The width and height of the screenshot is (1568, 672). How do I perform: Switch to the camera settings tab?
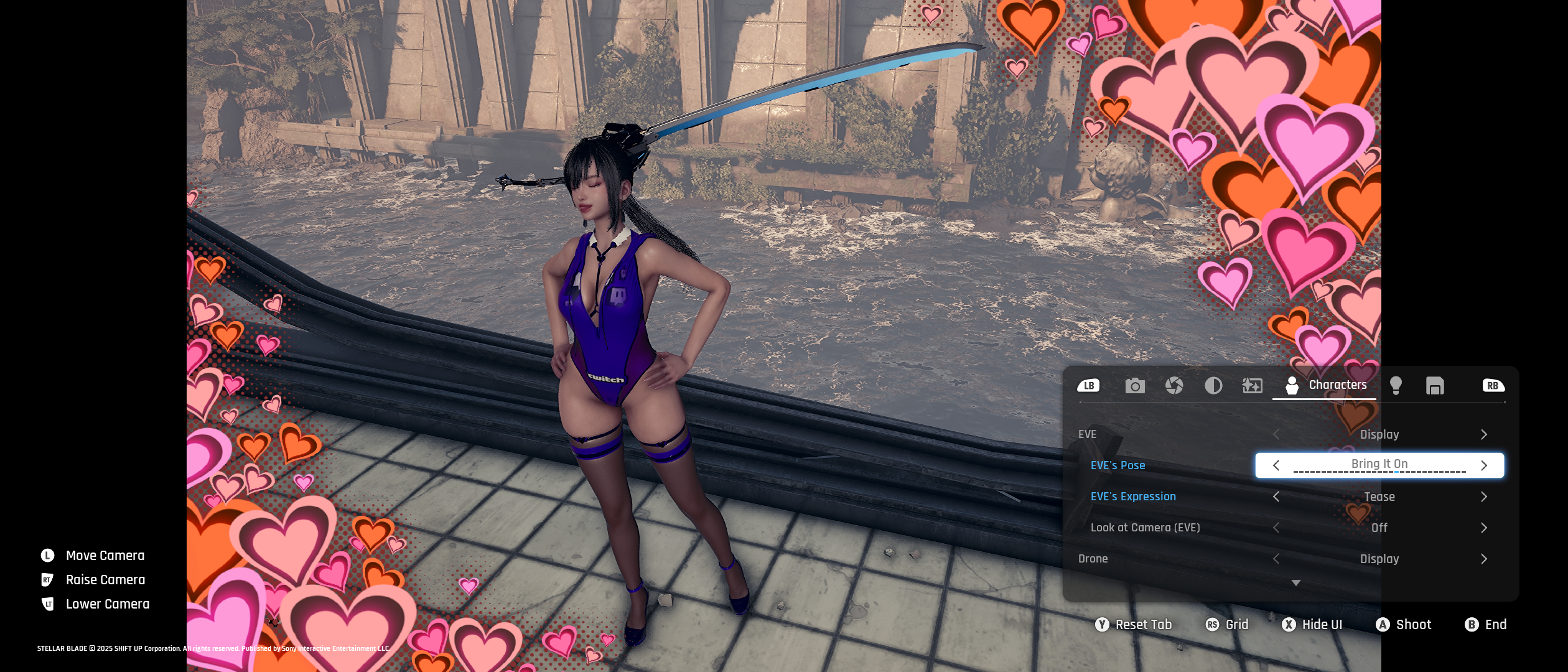[1134, 386]
